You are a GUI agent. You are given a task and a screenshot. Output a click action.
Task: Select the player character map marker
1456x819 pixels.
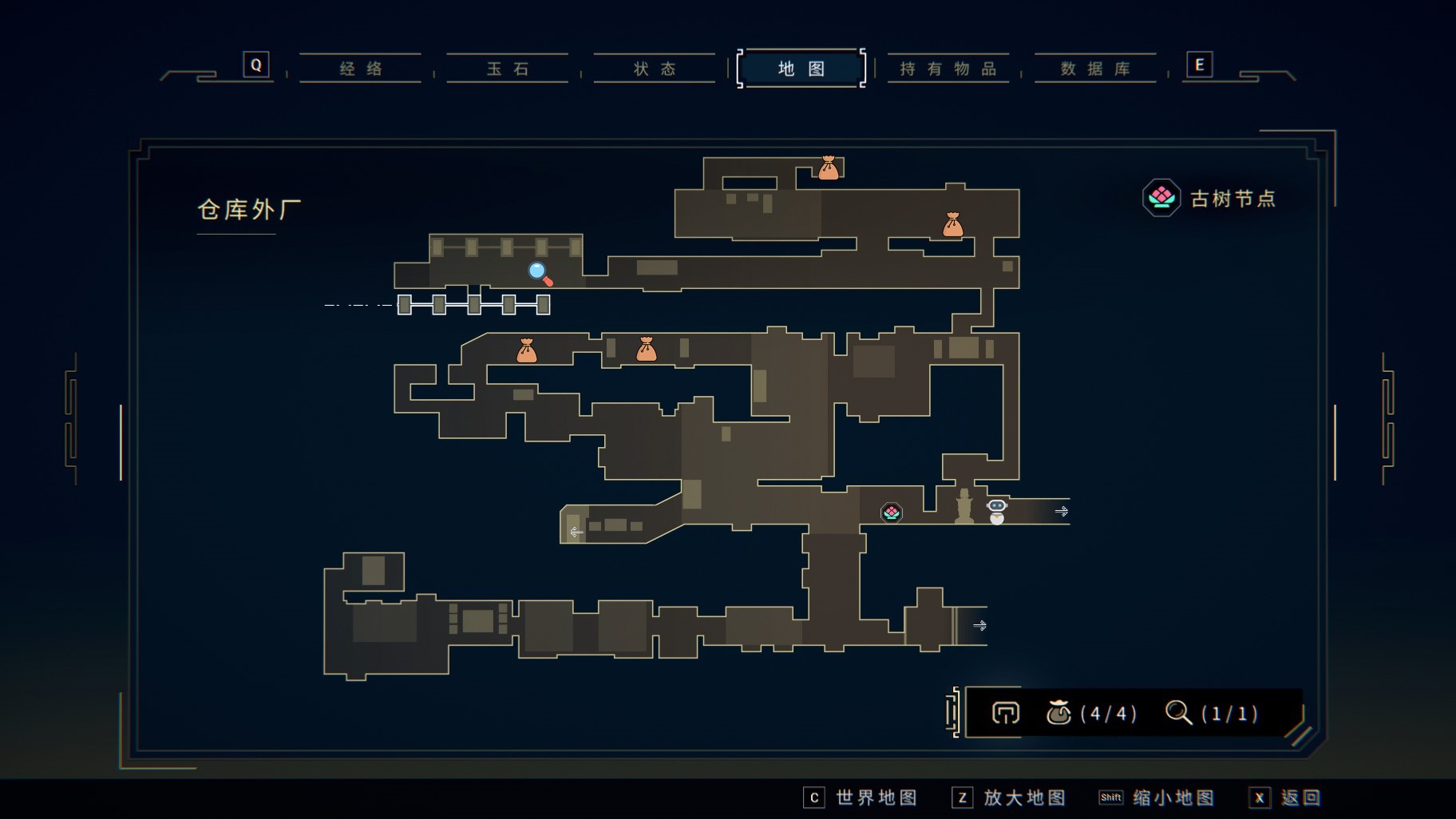click(x=997, y=511)
